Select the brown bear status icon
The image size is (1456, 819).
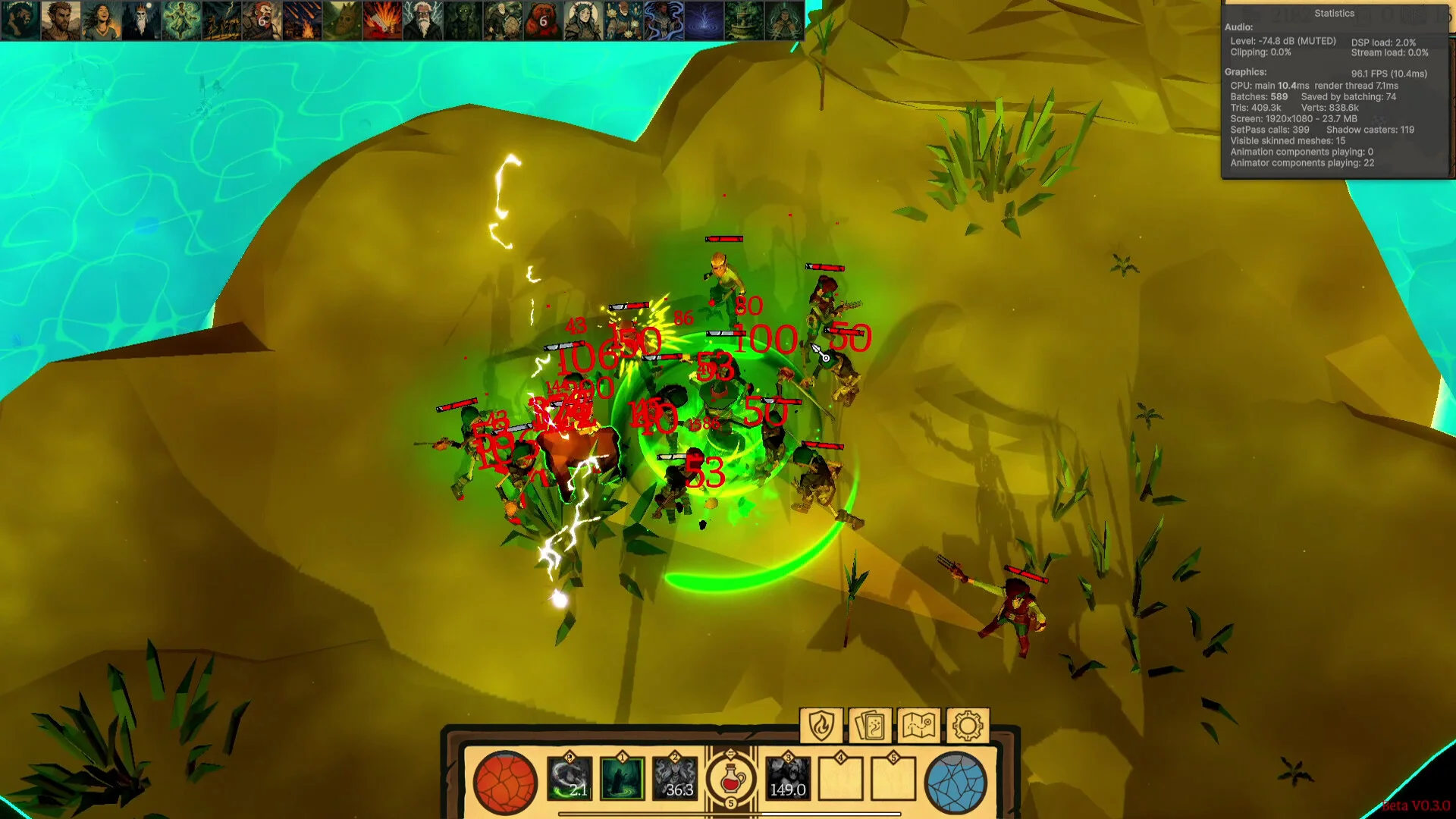tap(543, 20)
